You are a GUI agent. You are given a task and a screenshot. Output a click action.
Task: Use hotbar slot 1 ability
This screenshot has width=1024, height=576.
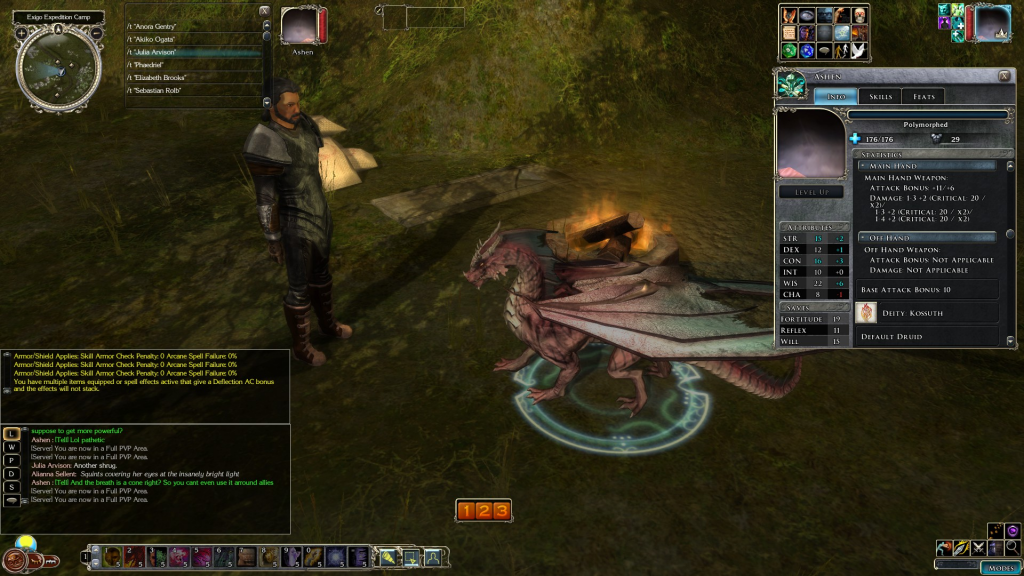tap(112, 556)
